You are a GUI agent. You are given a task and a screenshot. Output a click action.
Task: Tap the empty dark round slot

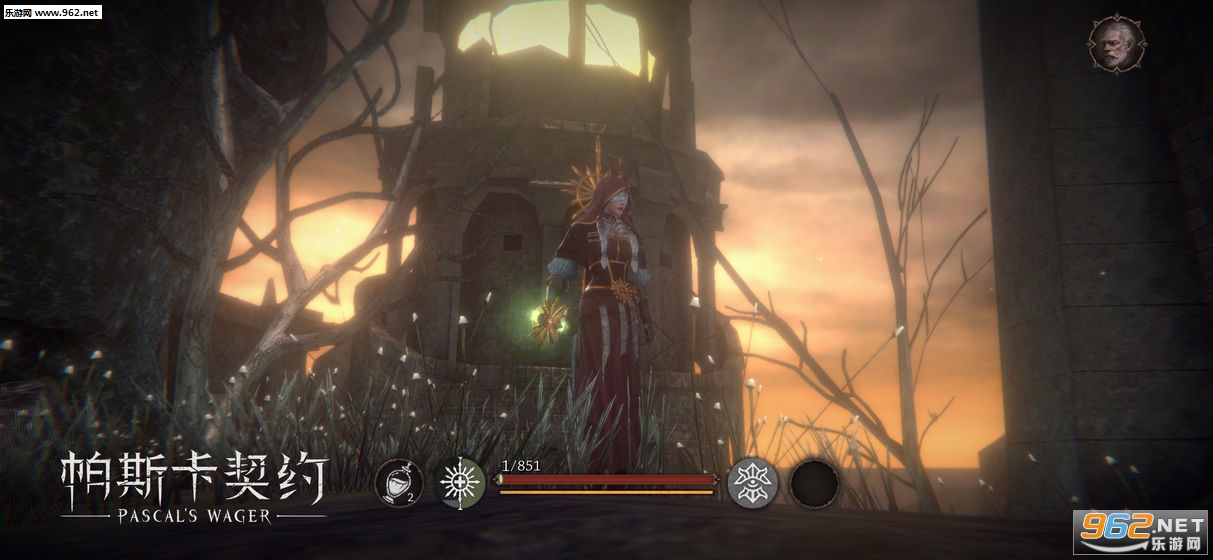pyautogui.click(x=814, y=483)
